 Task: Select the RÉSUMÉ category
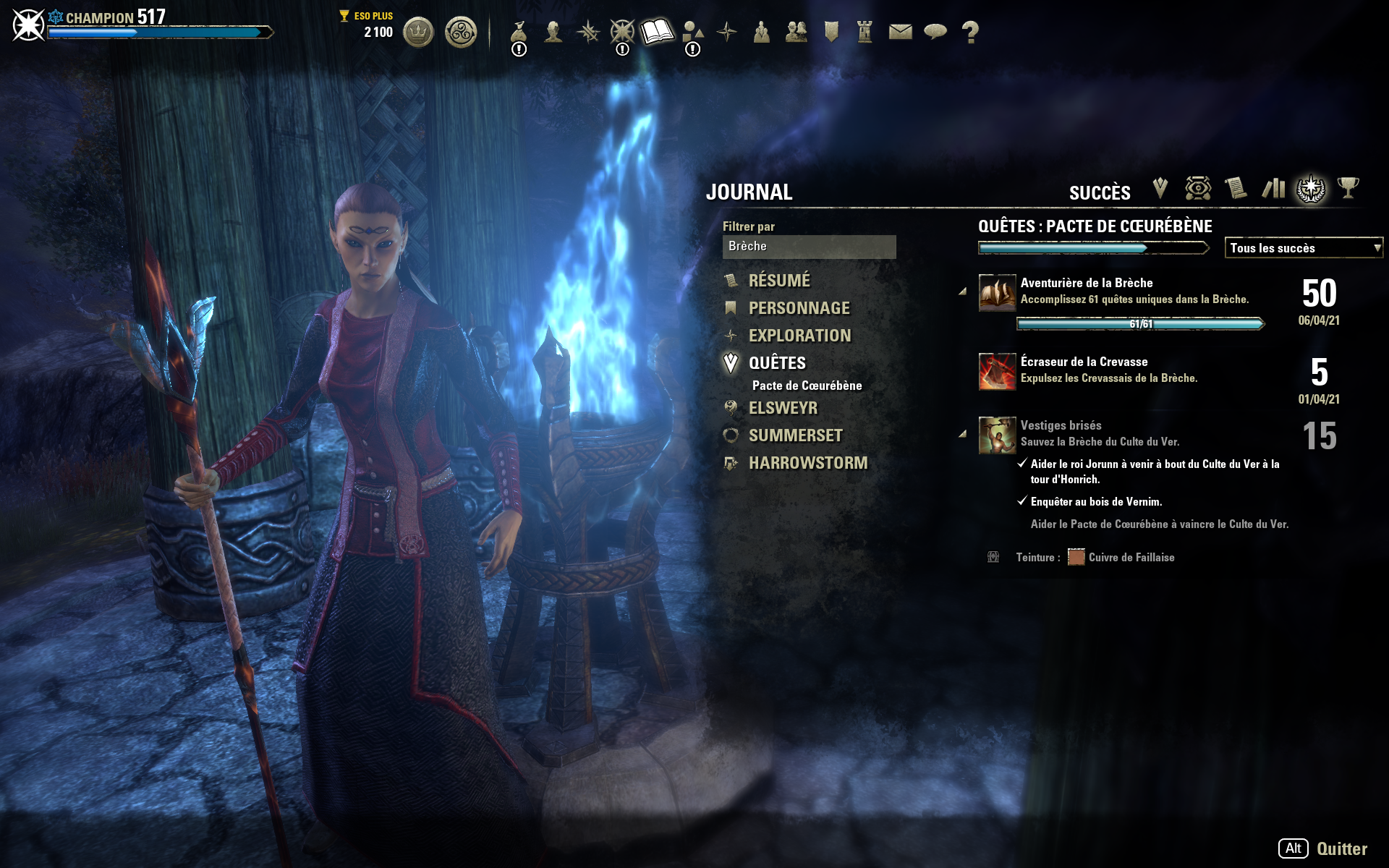(x=779, y=281)
